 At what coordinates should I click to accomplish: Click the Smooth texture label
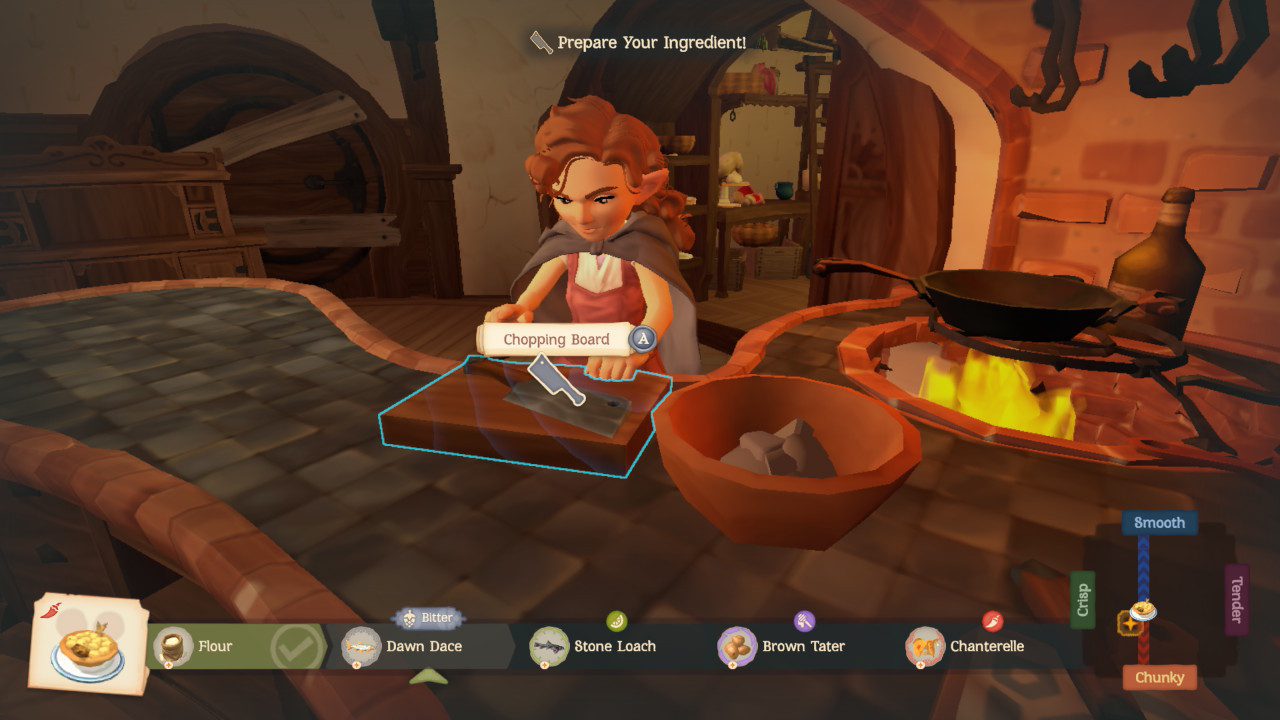coord(1159,523)
